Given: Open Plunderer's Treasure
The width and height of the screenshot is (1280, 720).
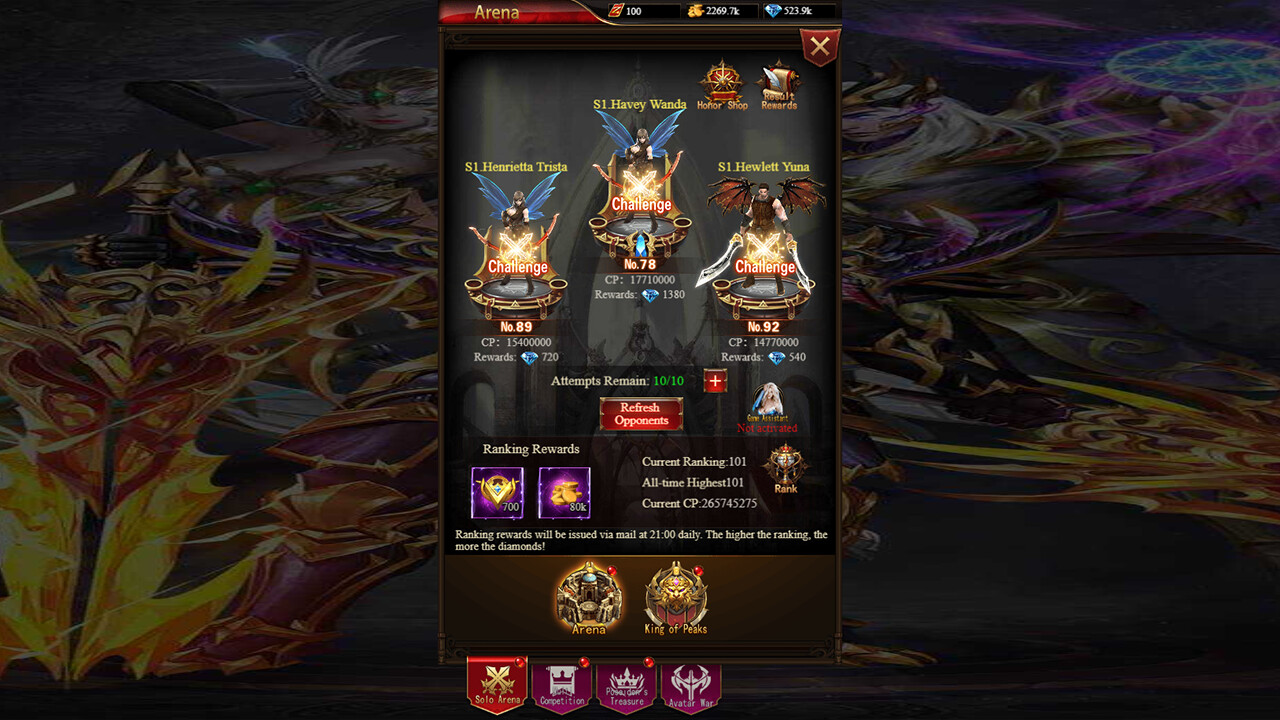Looking at the screenshot, I should click(x=625, y=686).
